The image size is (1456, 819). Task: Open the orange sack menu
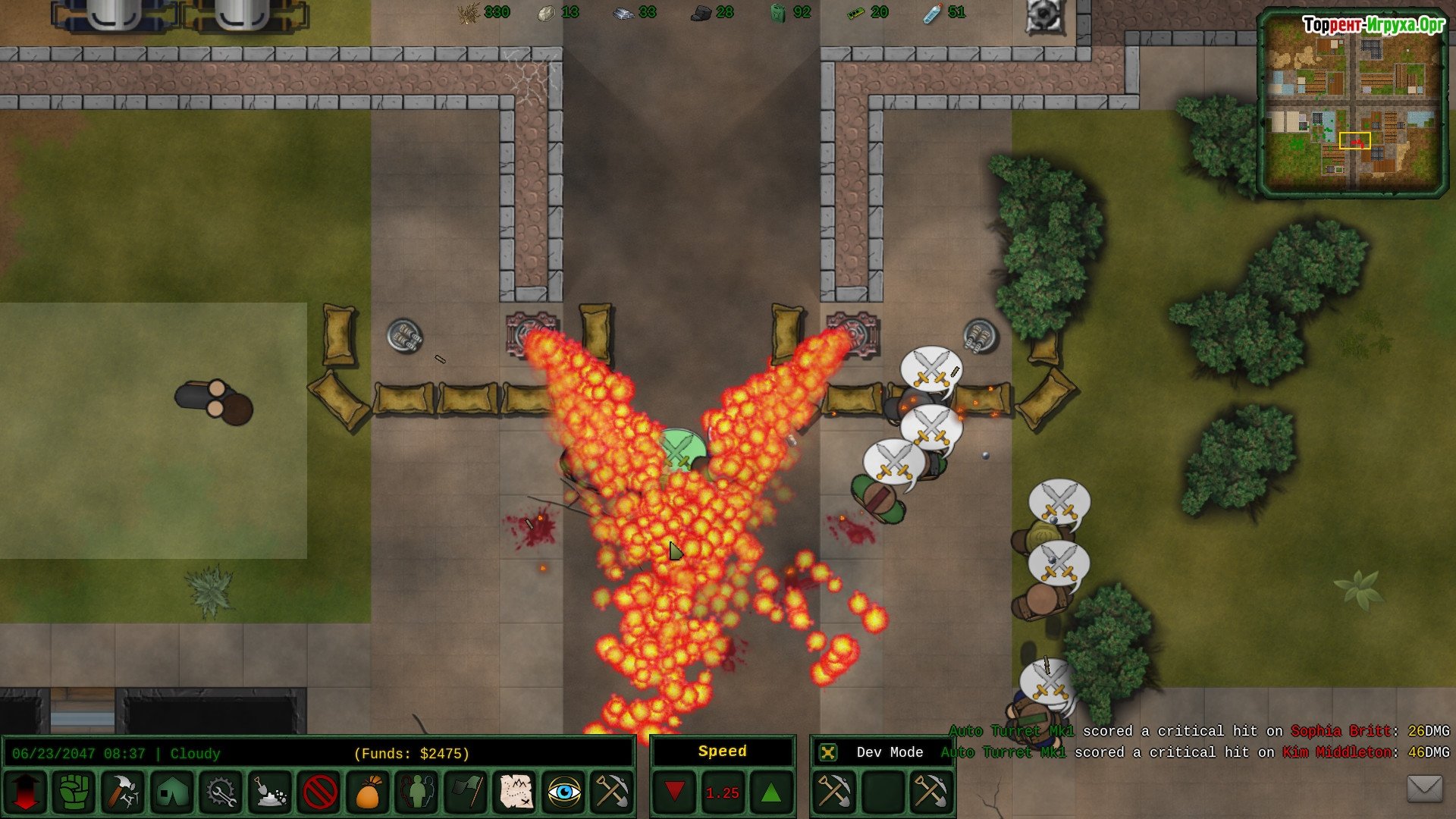point(368,792)
